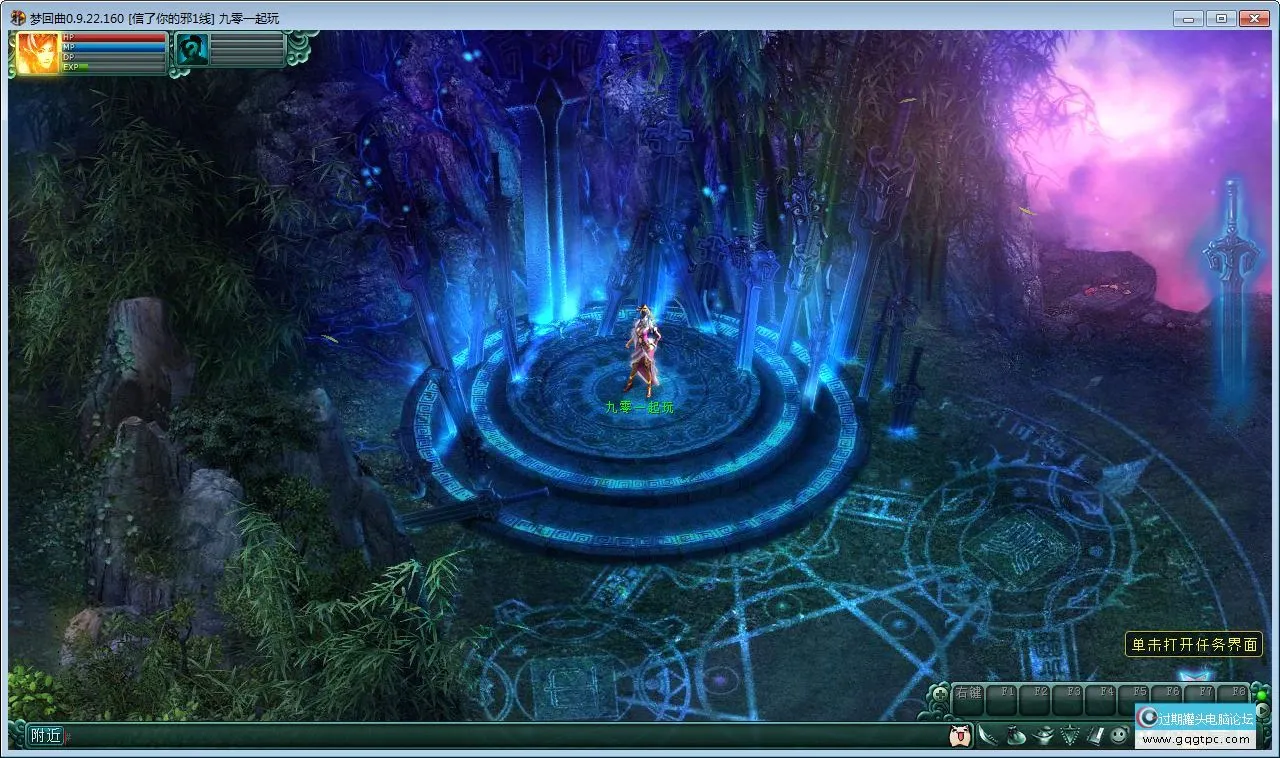Click the plus button beside the hotbar
The image size is (1280, 758).
941,693
